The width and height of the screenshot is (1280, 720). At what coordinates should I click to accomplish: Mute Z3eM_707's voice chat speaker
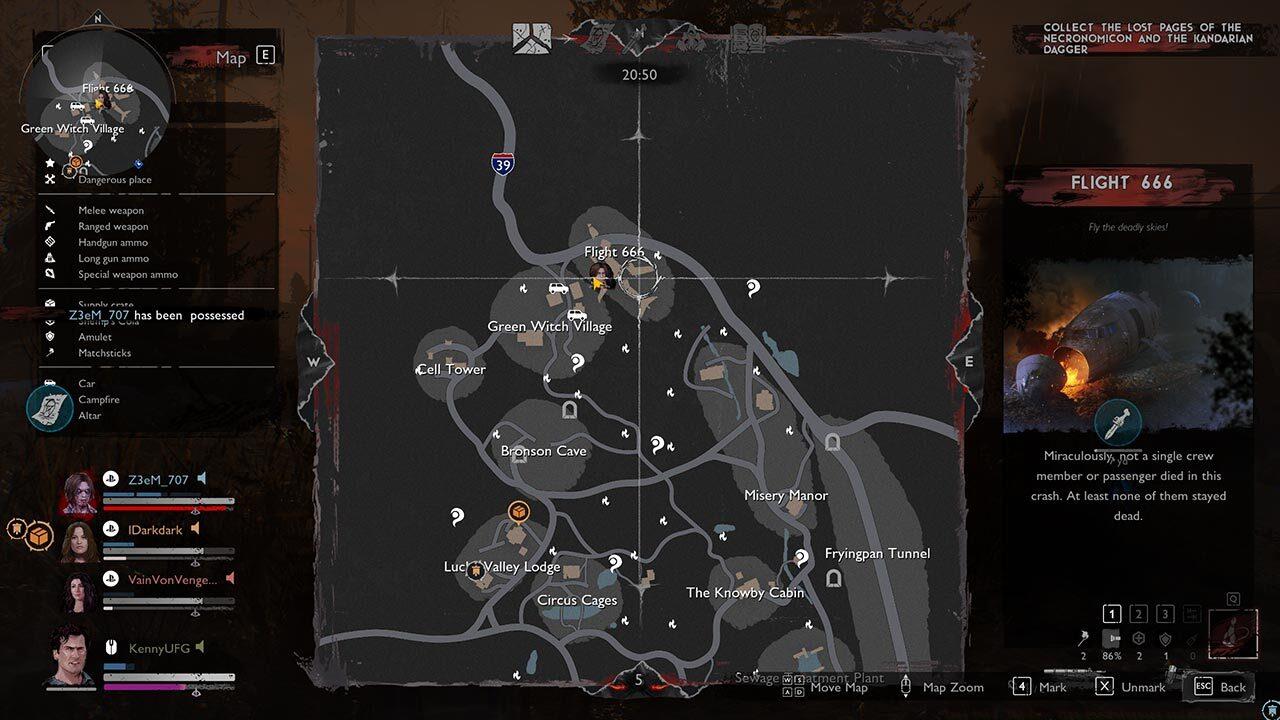click(203, 478)
